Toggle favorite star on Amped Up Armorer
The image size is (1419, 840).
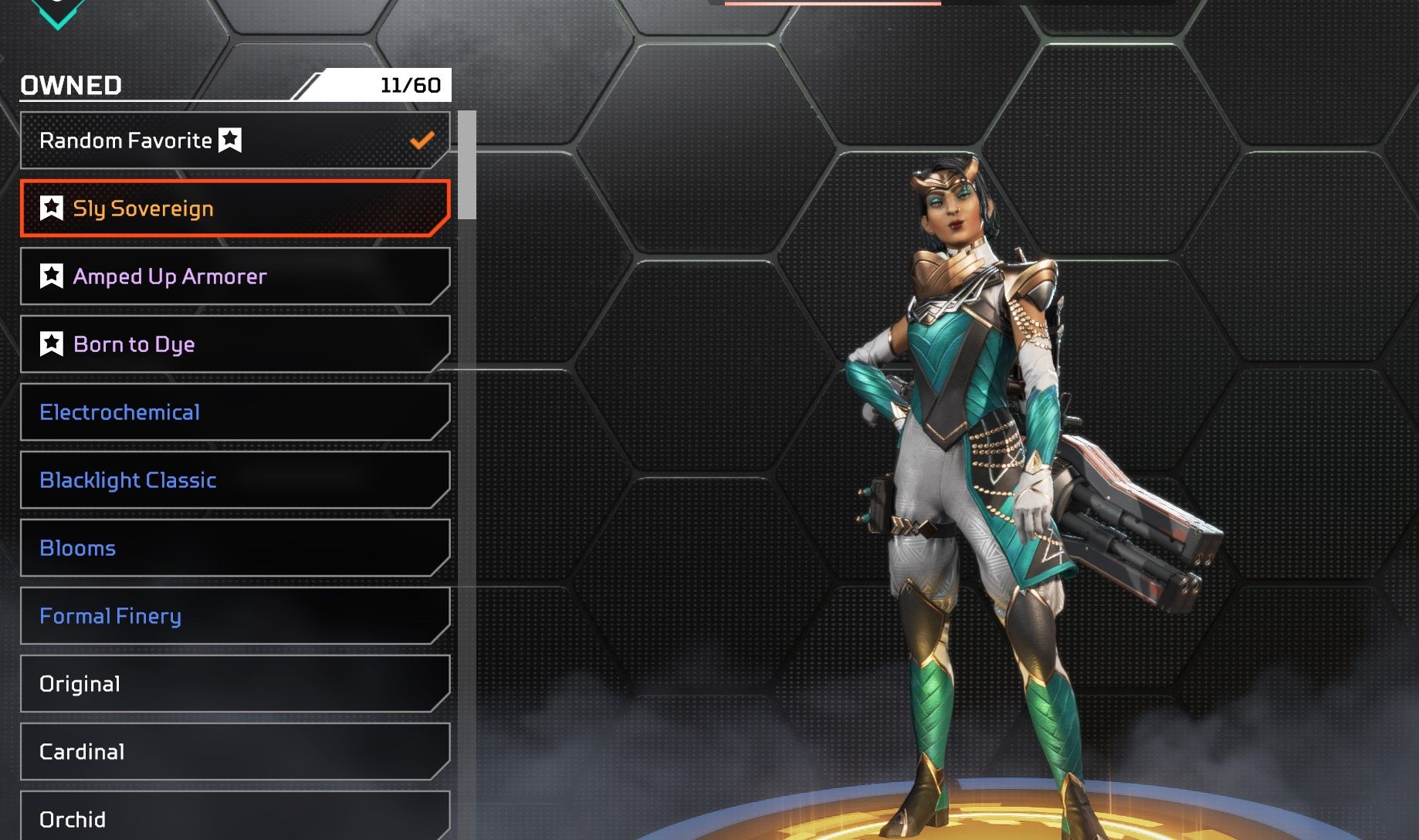click(x=52, y=276)
